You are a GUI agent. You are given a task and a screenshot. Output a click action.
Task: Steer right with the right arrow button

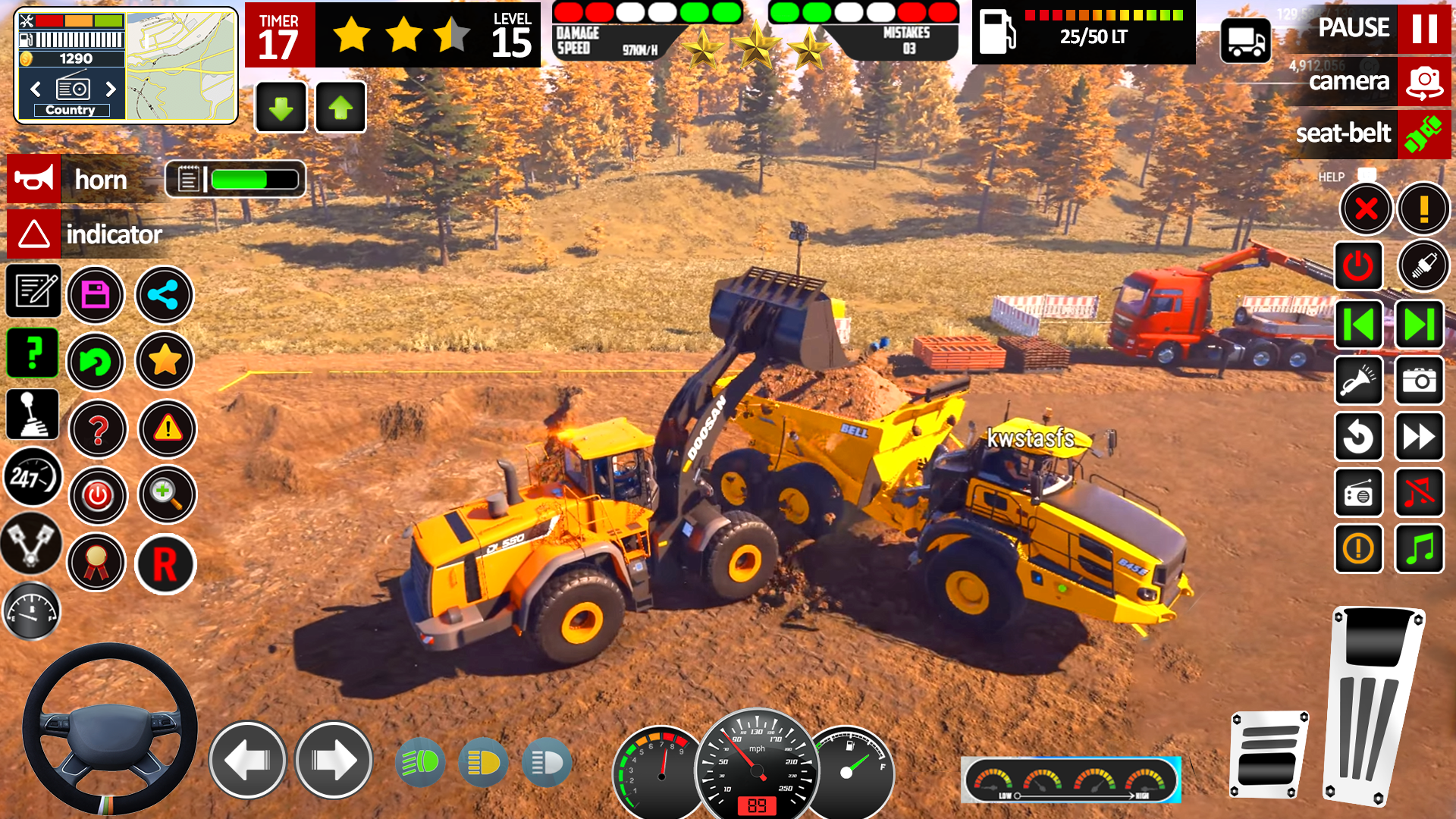[x=333, y=761]
